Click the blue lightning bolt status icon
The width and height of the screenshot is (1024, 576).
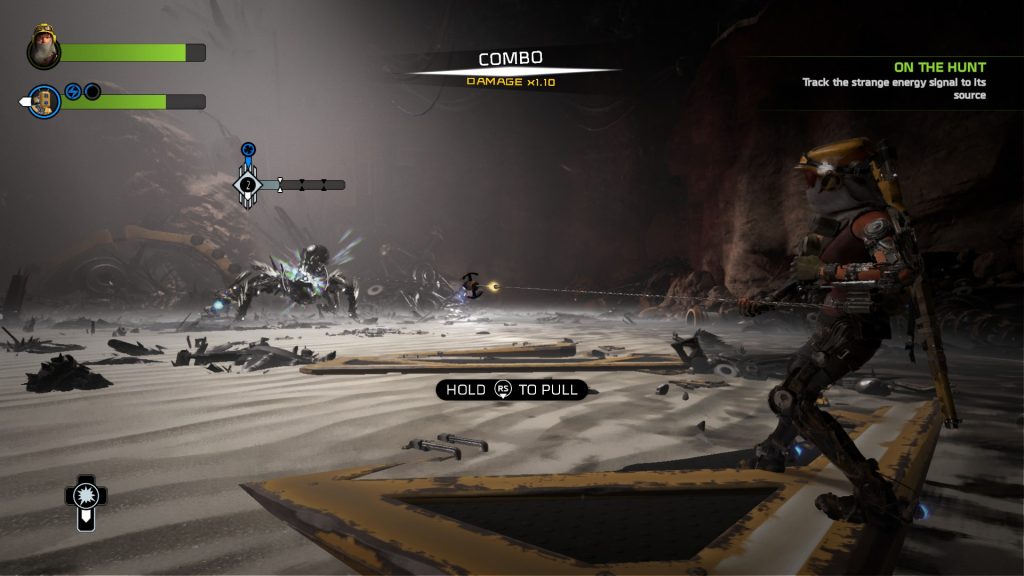pos(73,92)
